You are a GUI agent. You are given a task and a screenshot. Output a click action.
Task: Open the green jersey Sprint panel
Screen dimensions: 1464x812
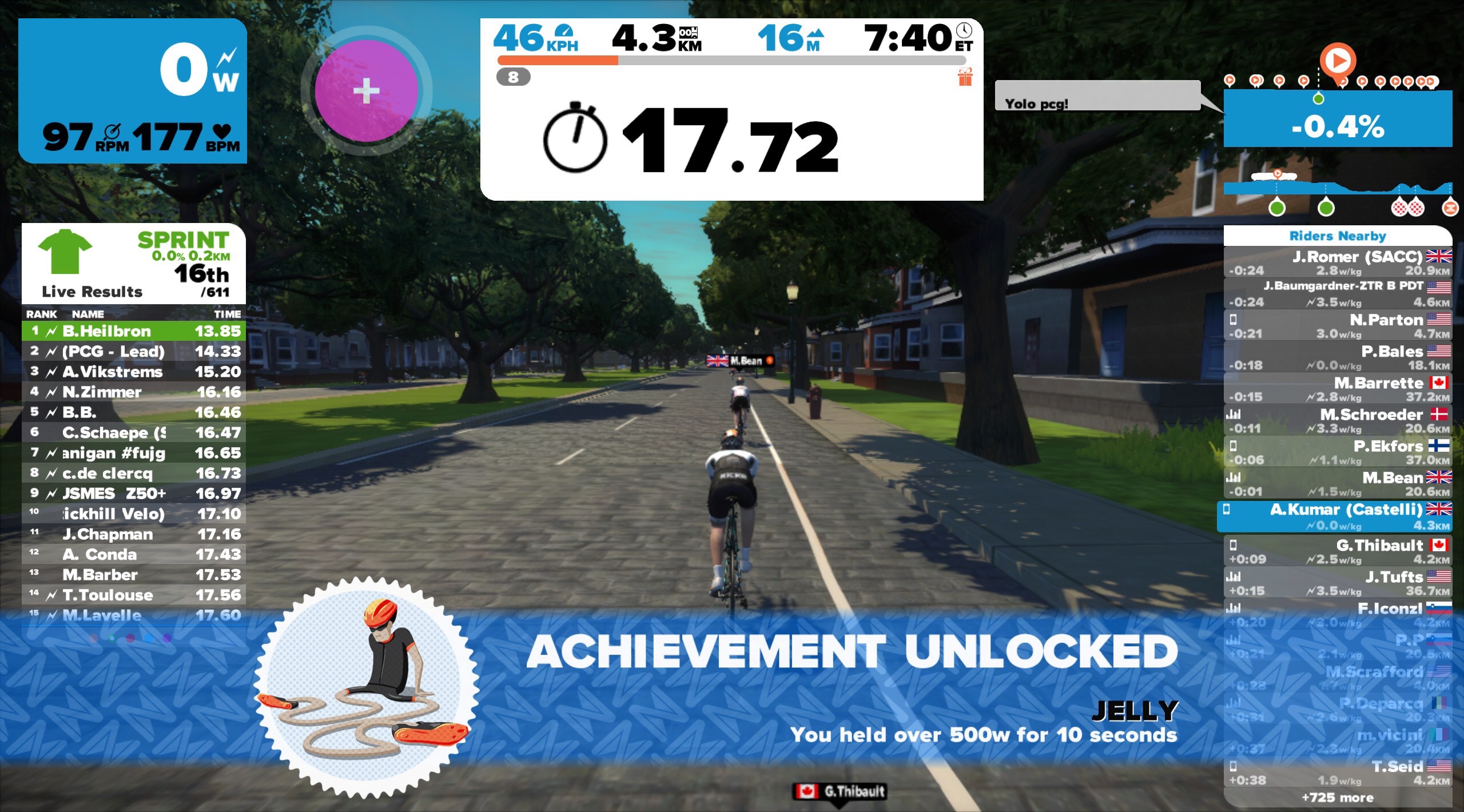tap(134, 263)
